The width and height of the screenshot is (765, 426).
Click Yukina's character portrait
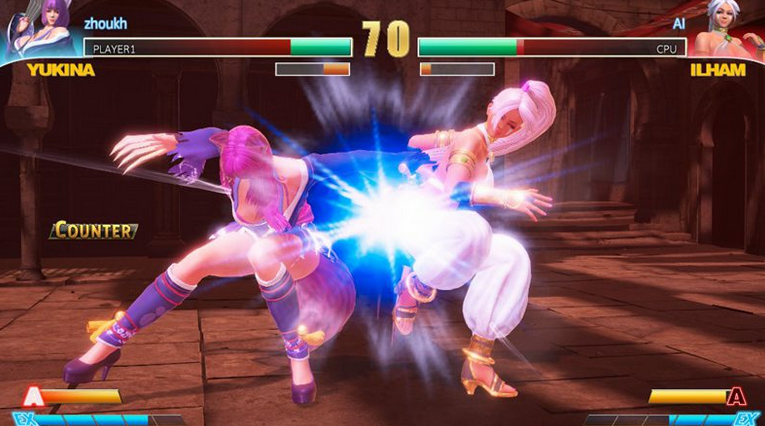point(40,30)
